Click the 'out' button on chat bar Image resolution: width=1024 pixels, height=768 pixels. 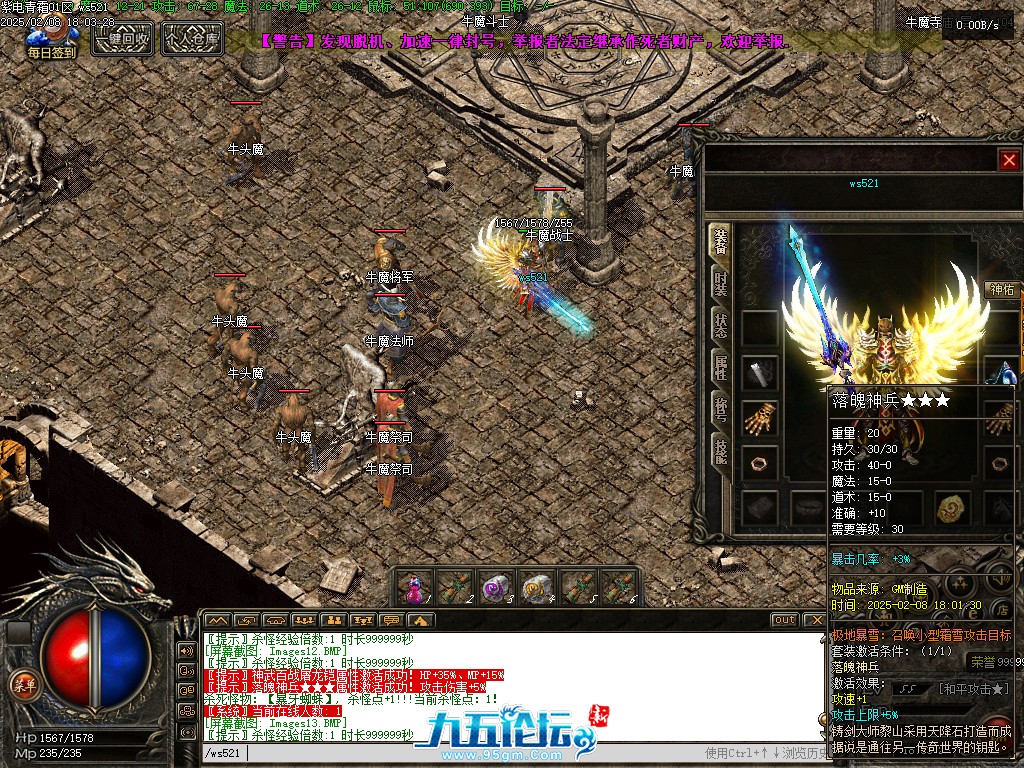pos(785,620)
